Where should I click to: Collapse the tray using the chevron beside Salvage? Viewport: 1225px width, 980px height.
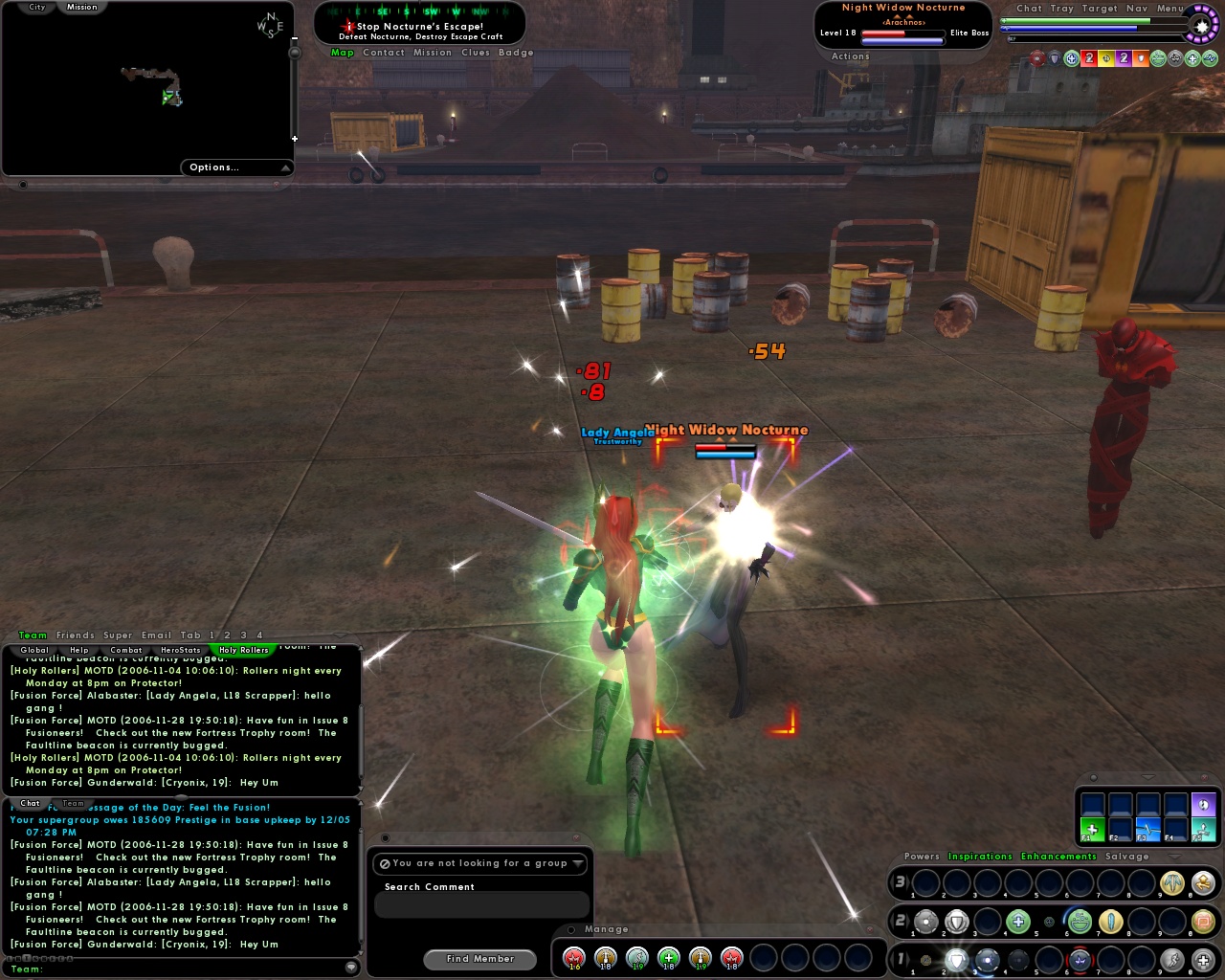[x=1175, y=857]
